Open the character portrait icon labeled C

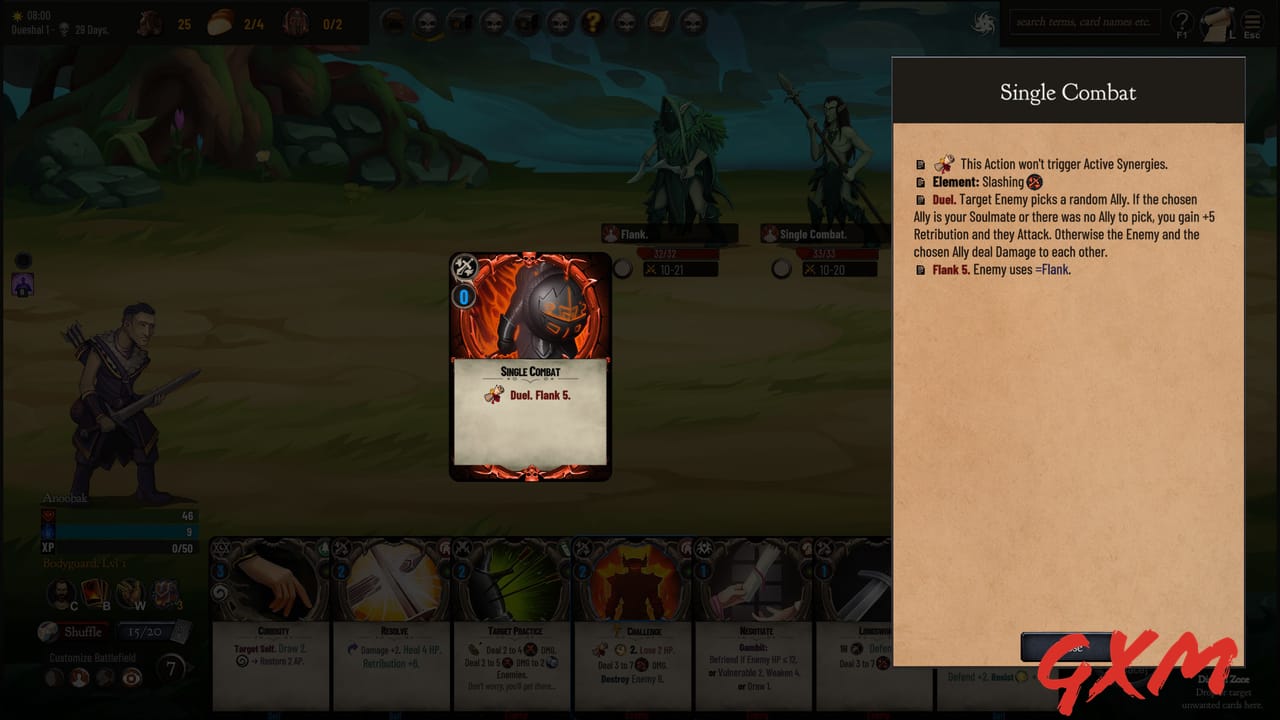60,593
